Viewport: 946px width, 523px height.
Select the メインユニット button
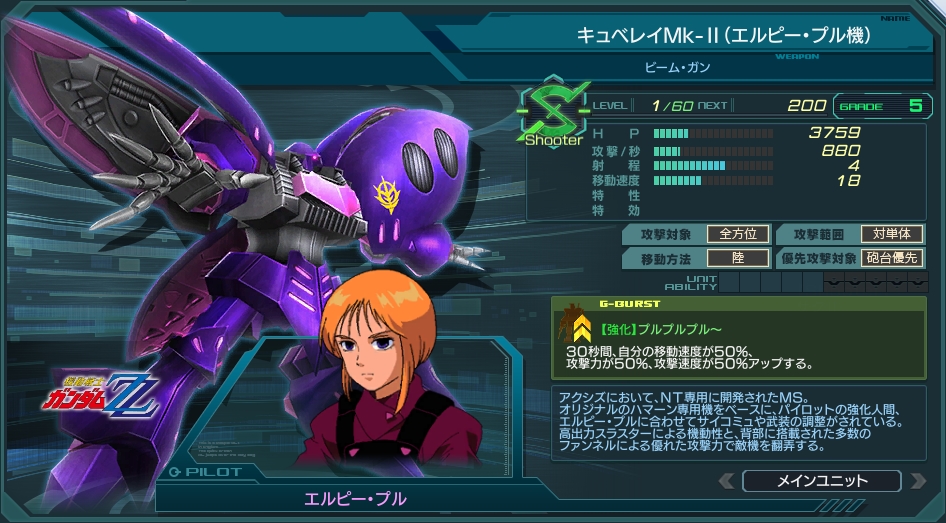tap(821, 481)
